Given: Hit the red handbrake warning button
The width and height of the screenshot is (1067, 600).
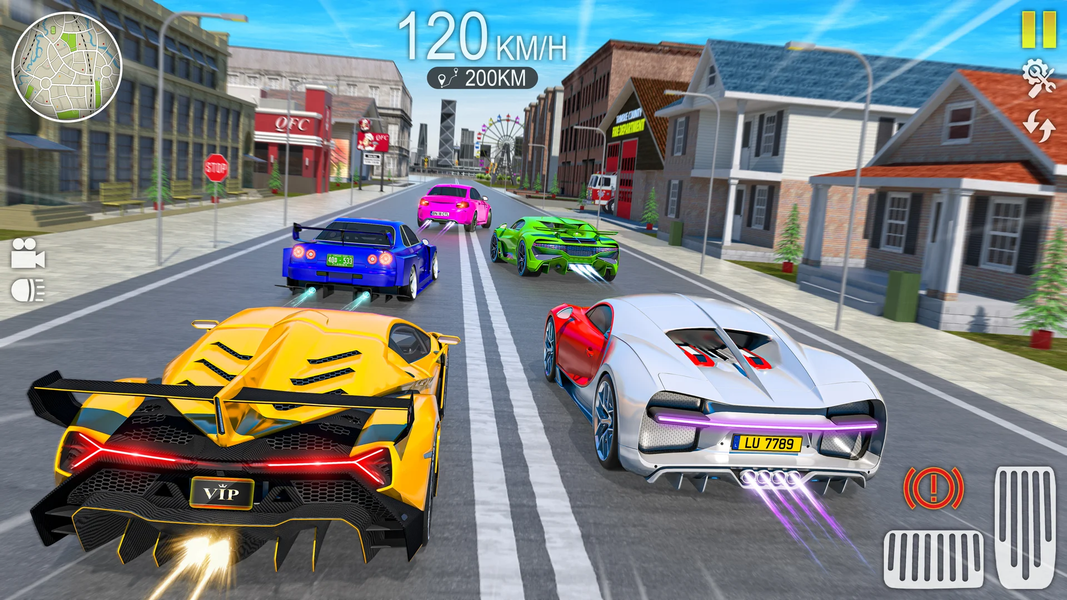Looking at the screenshot, I should (x=933, y=489).
